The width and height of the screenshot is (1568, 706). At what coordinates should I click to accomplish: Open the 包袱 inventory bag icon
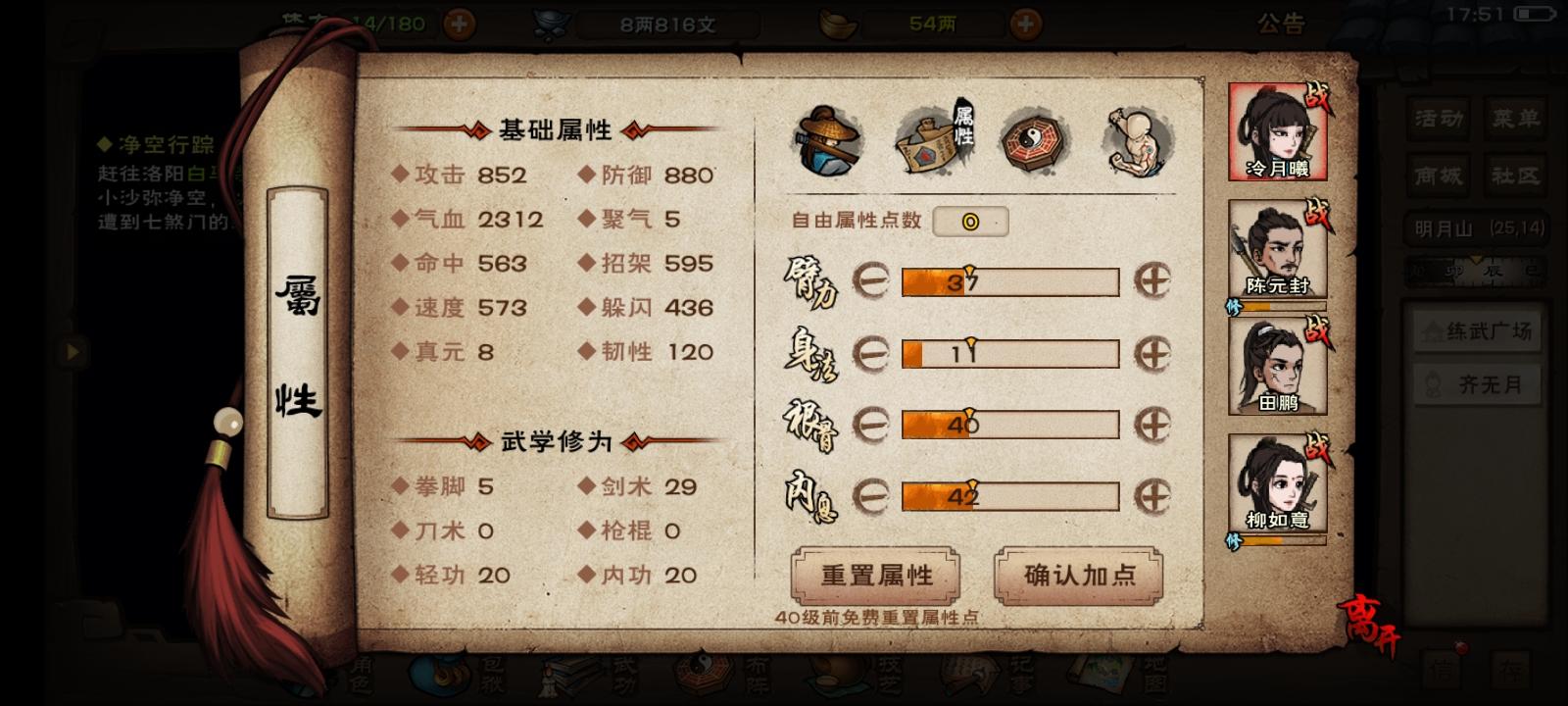[x=440, y=677]
